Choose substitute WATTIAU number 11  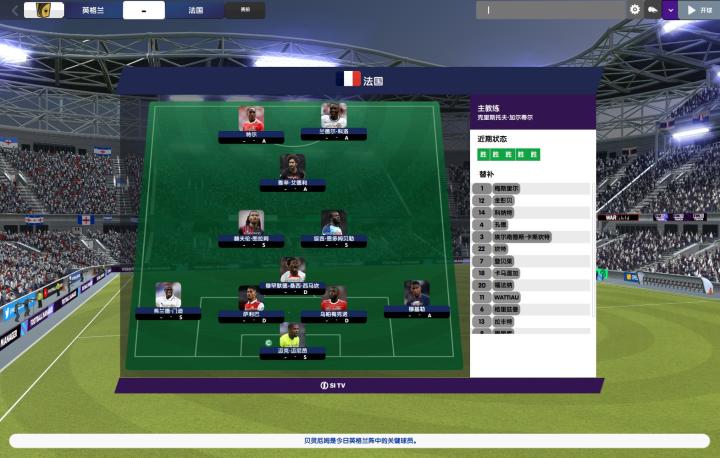532,297
